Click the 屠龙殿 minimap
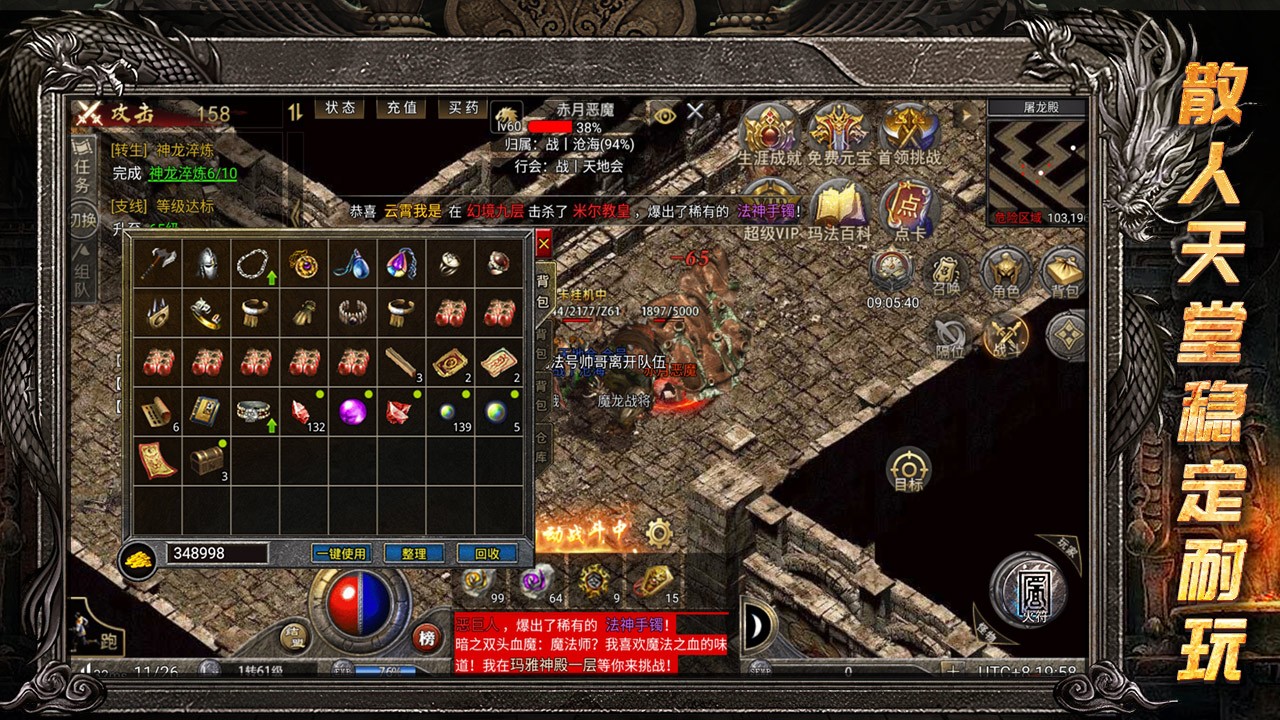1280x720 pixels. [1037, 166]
